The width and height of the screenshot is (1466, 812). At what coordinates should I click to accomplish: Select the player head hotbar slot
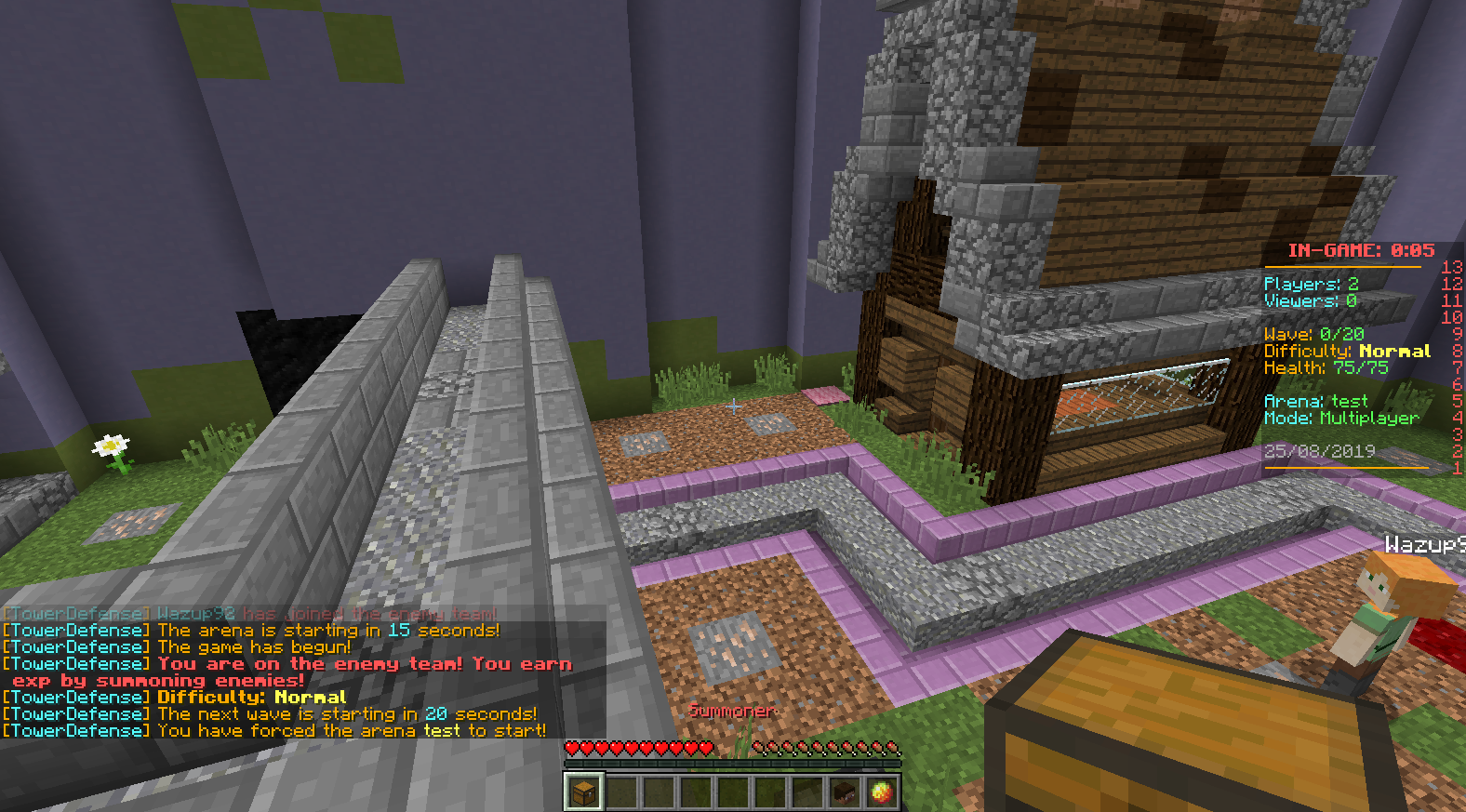pyautogui.click(x=845, y=792)
